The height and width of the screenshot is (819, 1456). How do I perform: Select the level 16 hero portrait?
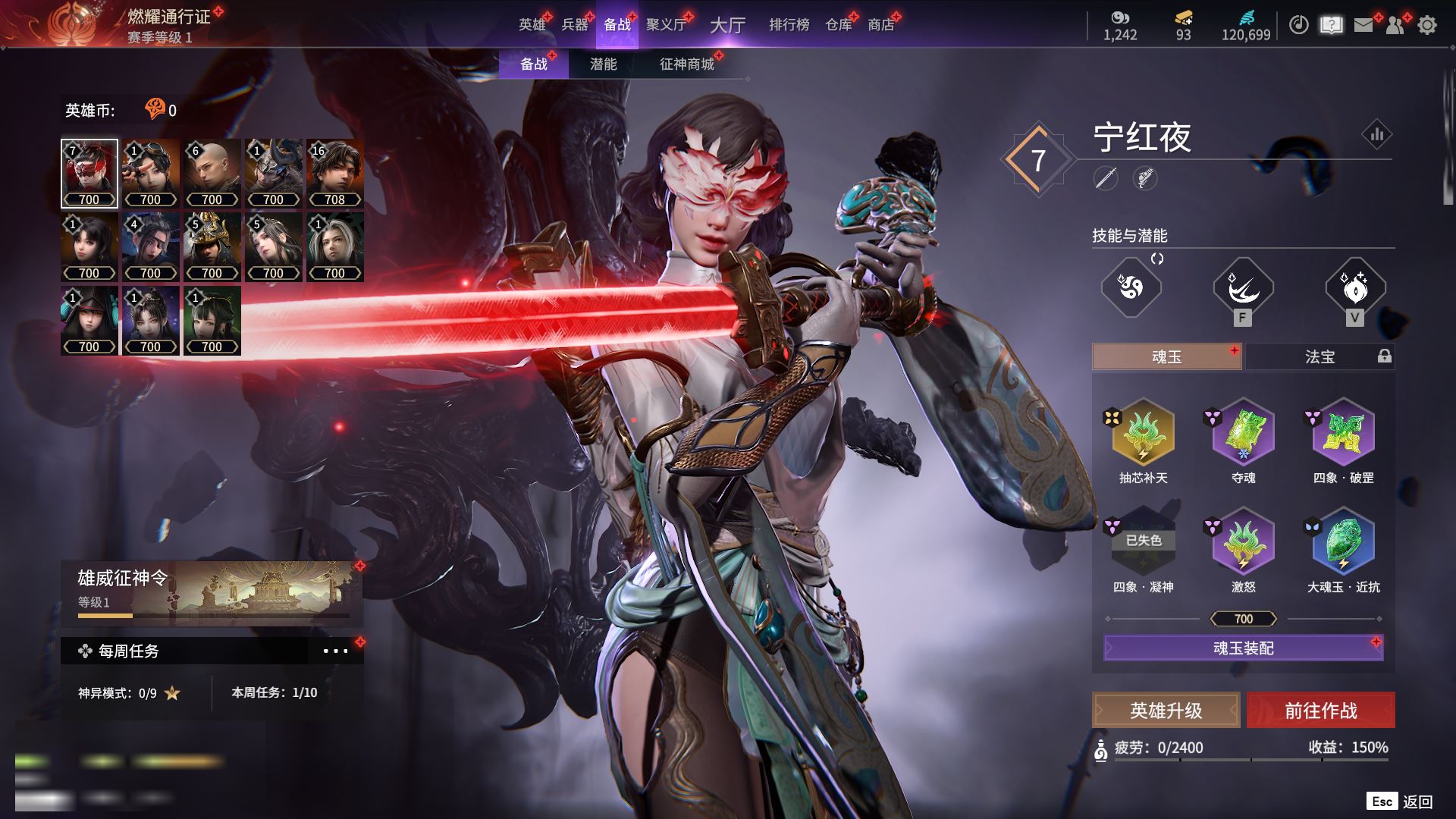334,173
